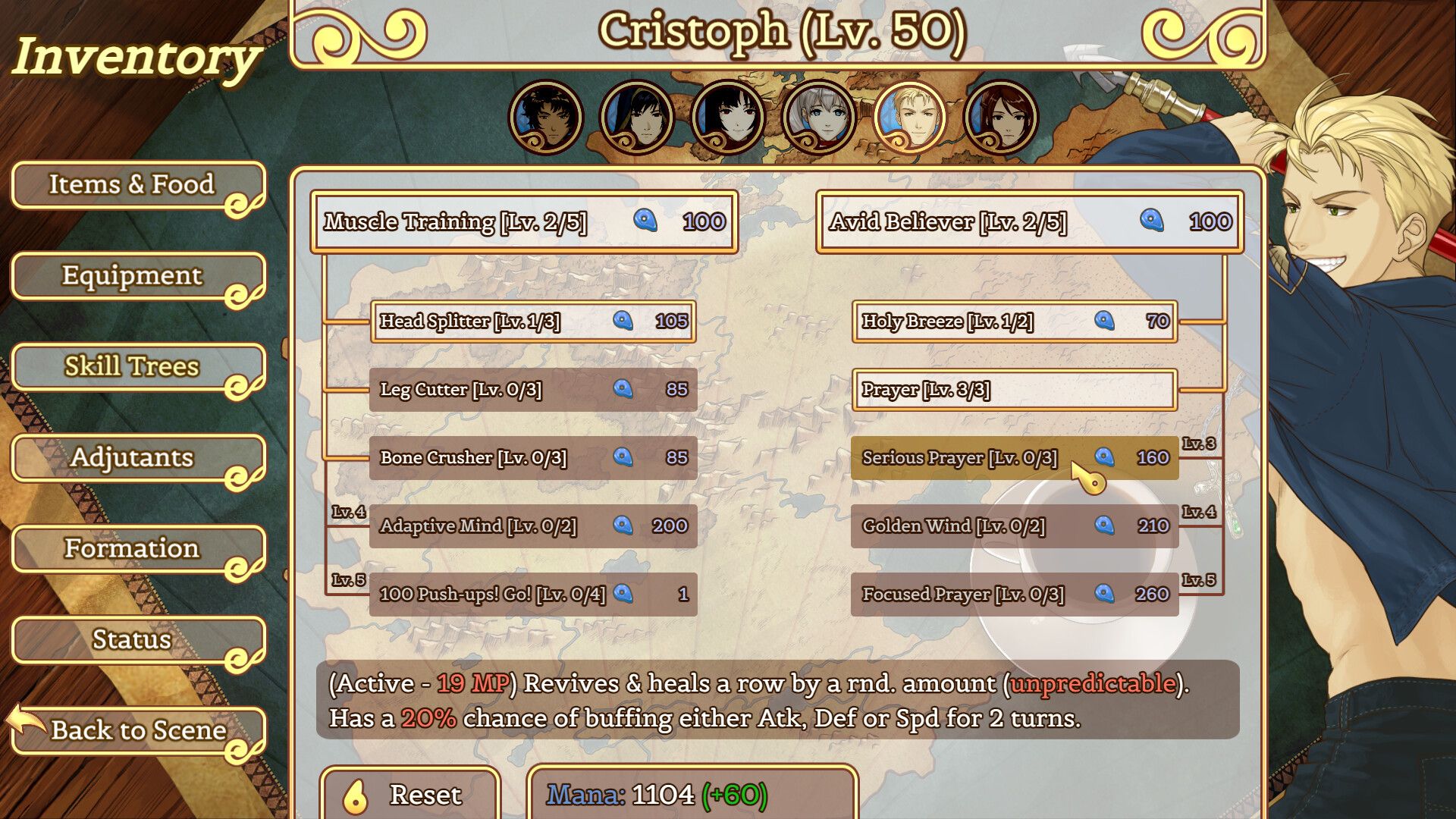Open the Items & Food section
Viewport: 1456px width, 819px height.
coord(132,184)
